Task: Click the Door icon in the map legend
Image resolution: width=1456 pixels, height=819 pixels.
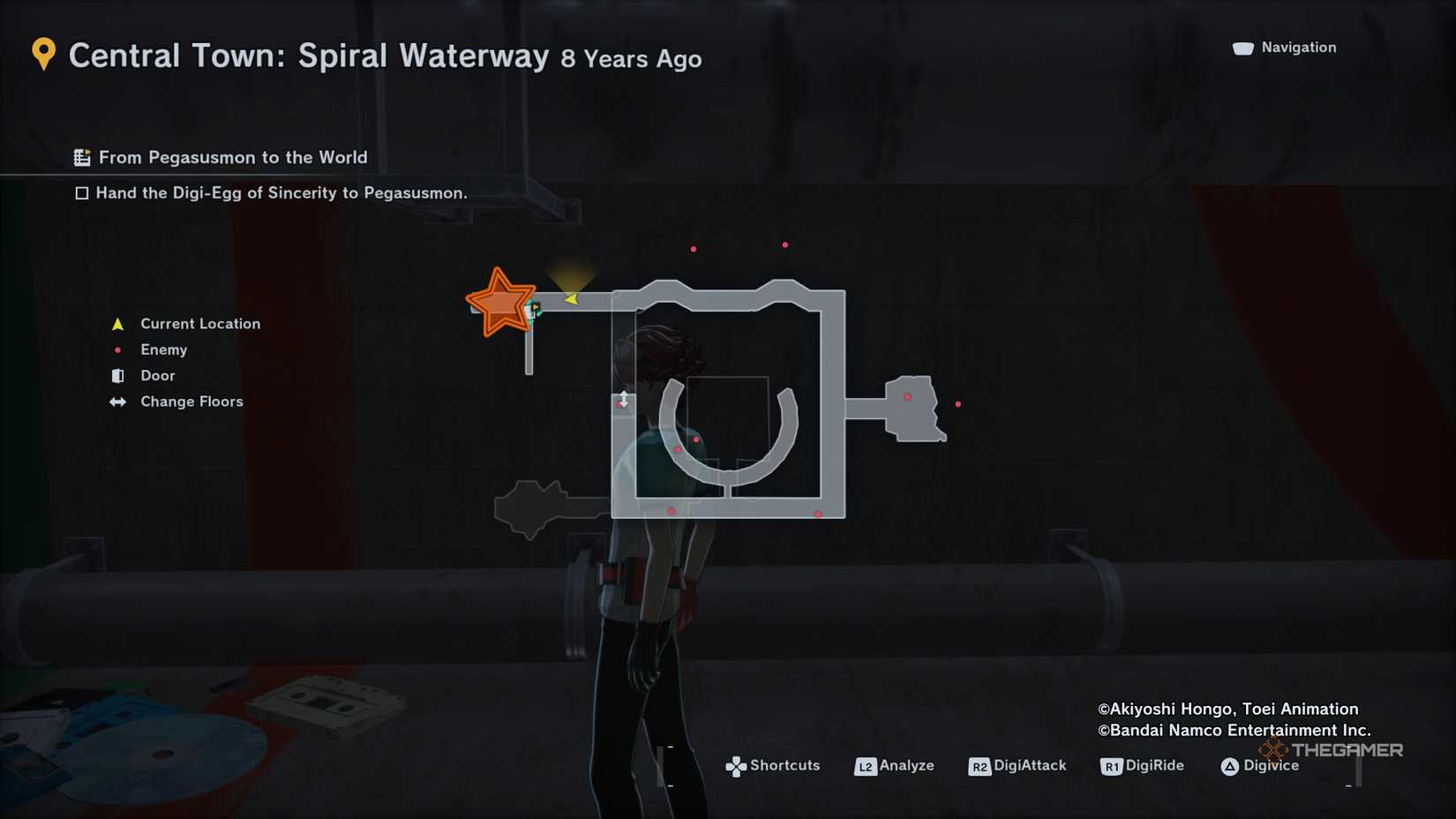Action: click(117, 375)
